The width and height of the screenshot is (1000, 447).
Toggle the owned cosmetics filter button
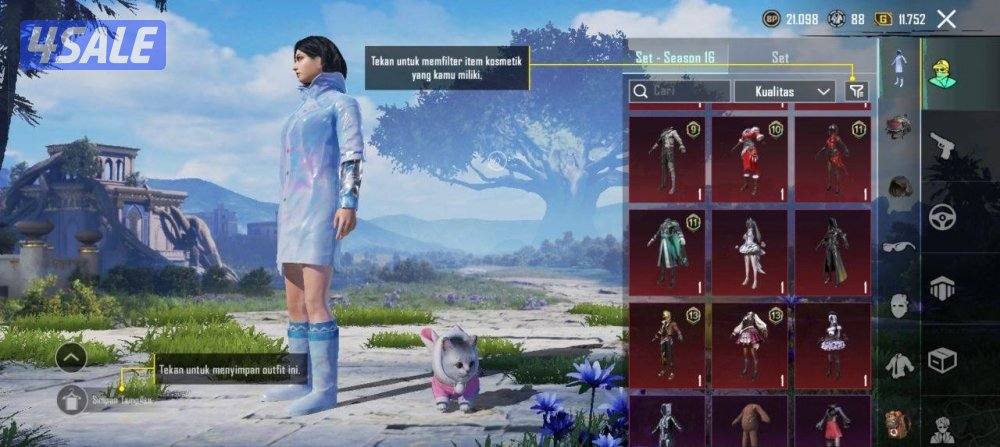(x=855, y=91)
